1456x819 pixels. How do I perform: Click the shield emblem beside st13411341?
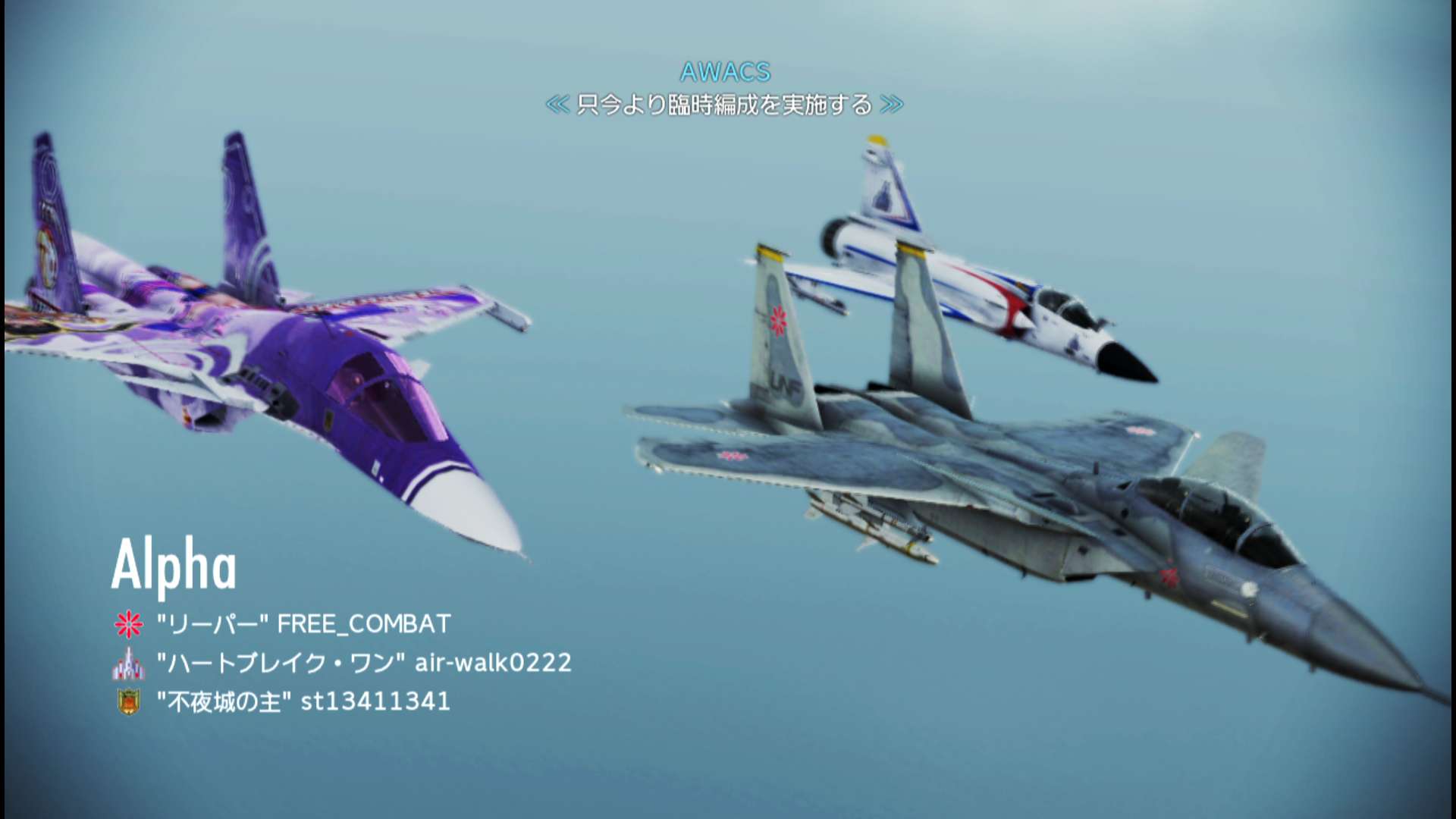click(128, 702)
